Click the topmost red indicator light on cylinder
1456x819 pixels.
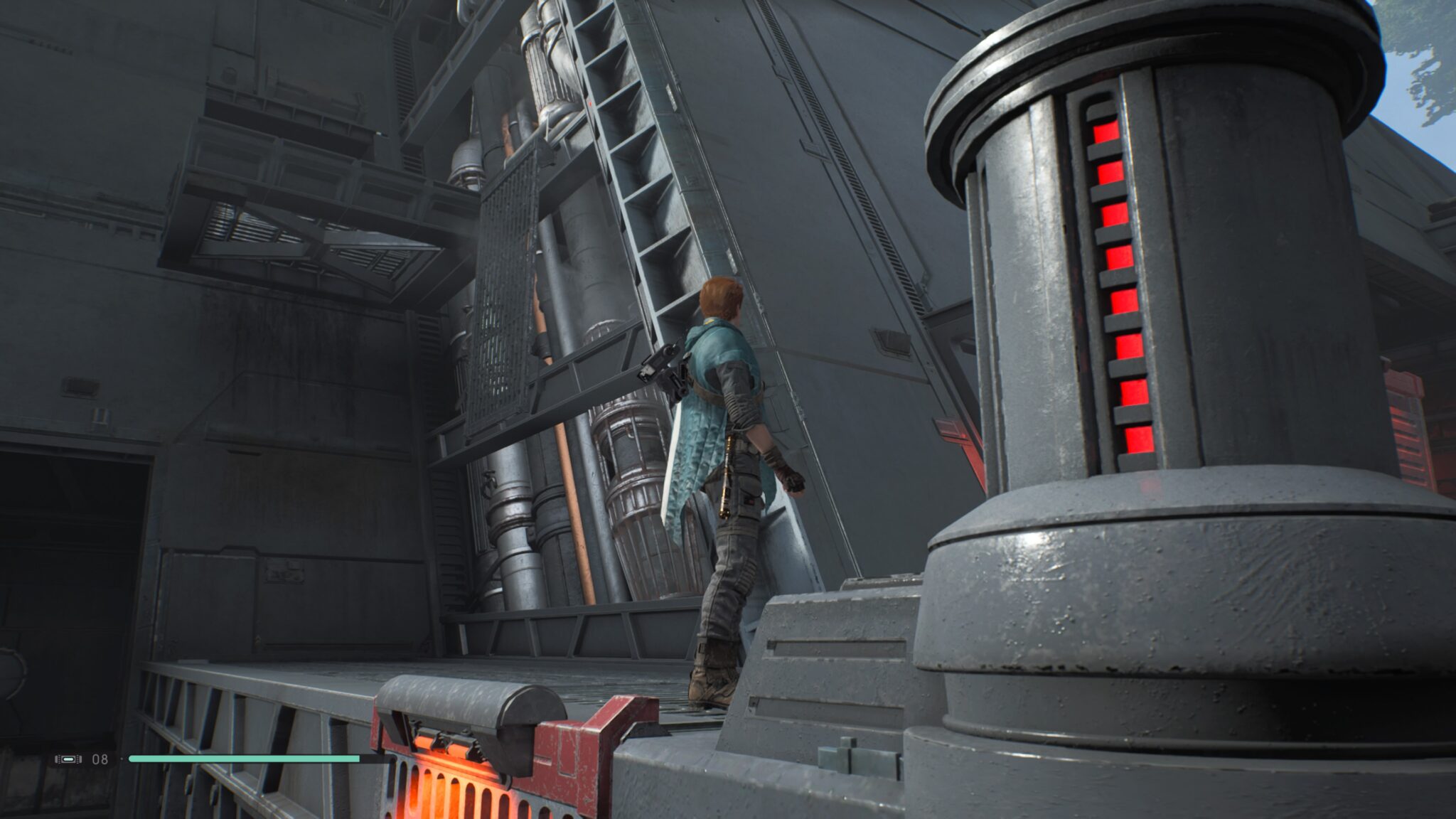point(1106,132)
